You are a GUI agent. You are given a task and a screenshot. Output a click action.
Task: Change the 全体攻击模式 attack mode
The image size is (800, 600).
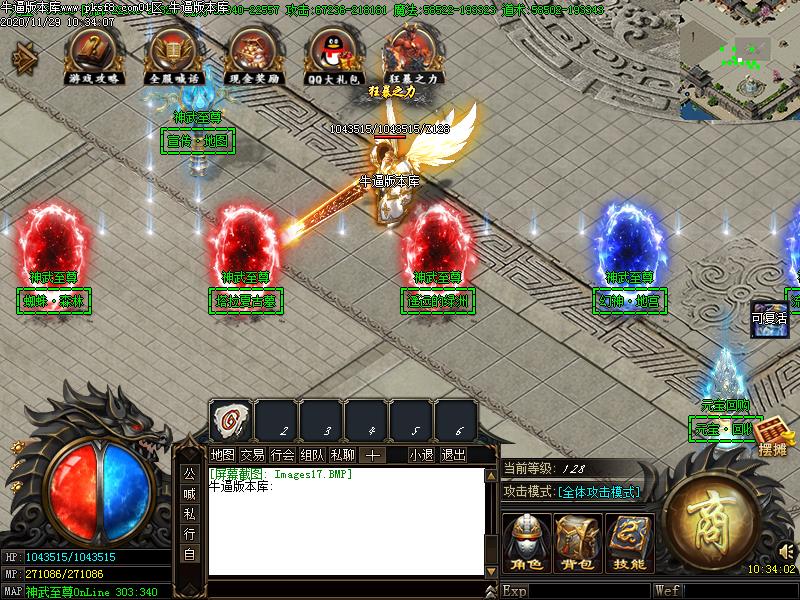598,492
